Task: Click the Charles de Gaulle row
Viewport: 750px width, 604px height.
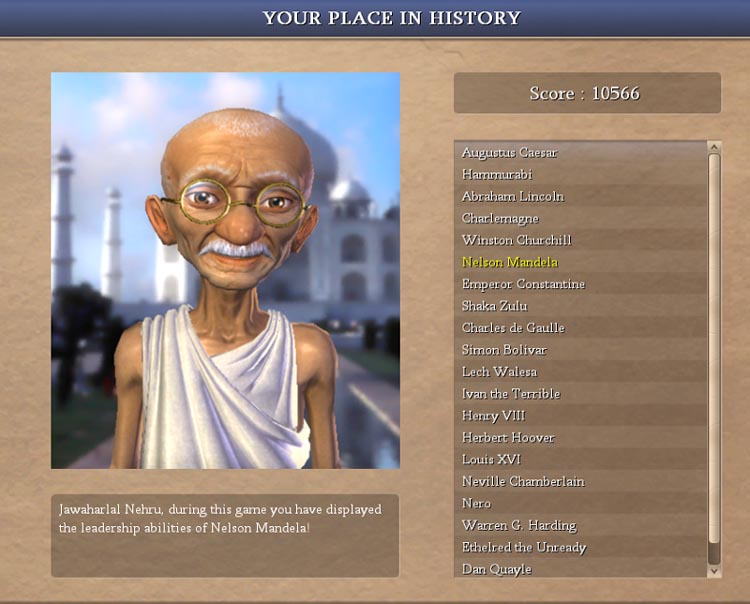Action: coord(513,328)
